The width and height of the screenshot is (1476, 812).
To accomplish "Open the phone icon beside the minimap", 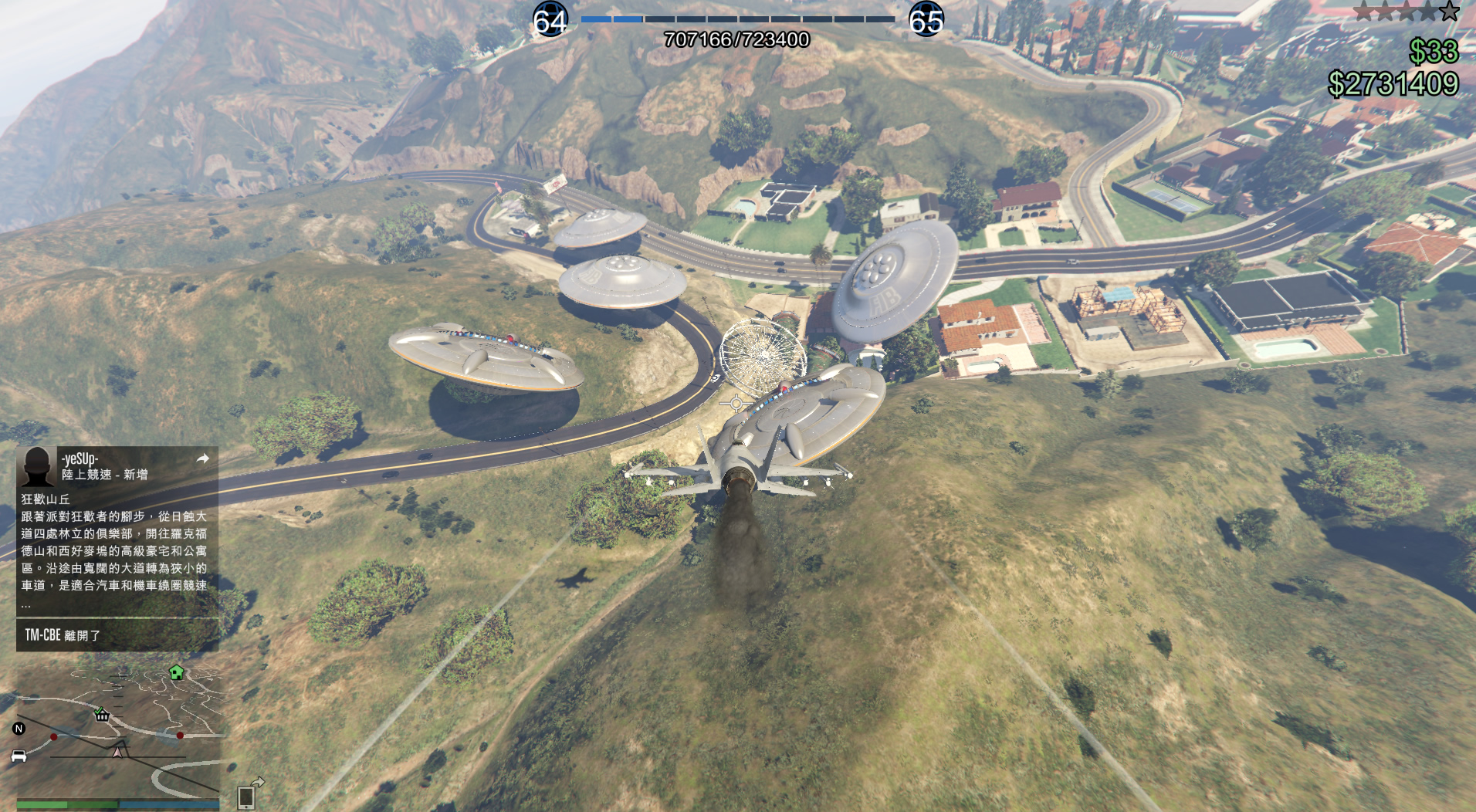I will click(x=247, y=795).
